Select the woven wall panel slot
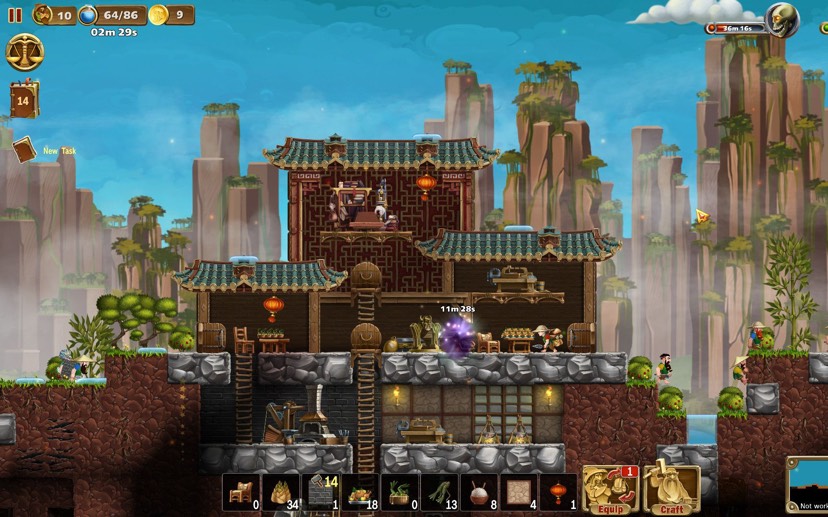The image size is (828, 517). pos(519,492)
